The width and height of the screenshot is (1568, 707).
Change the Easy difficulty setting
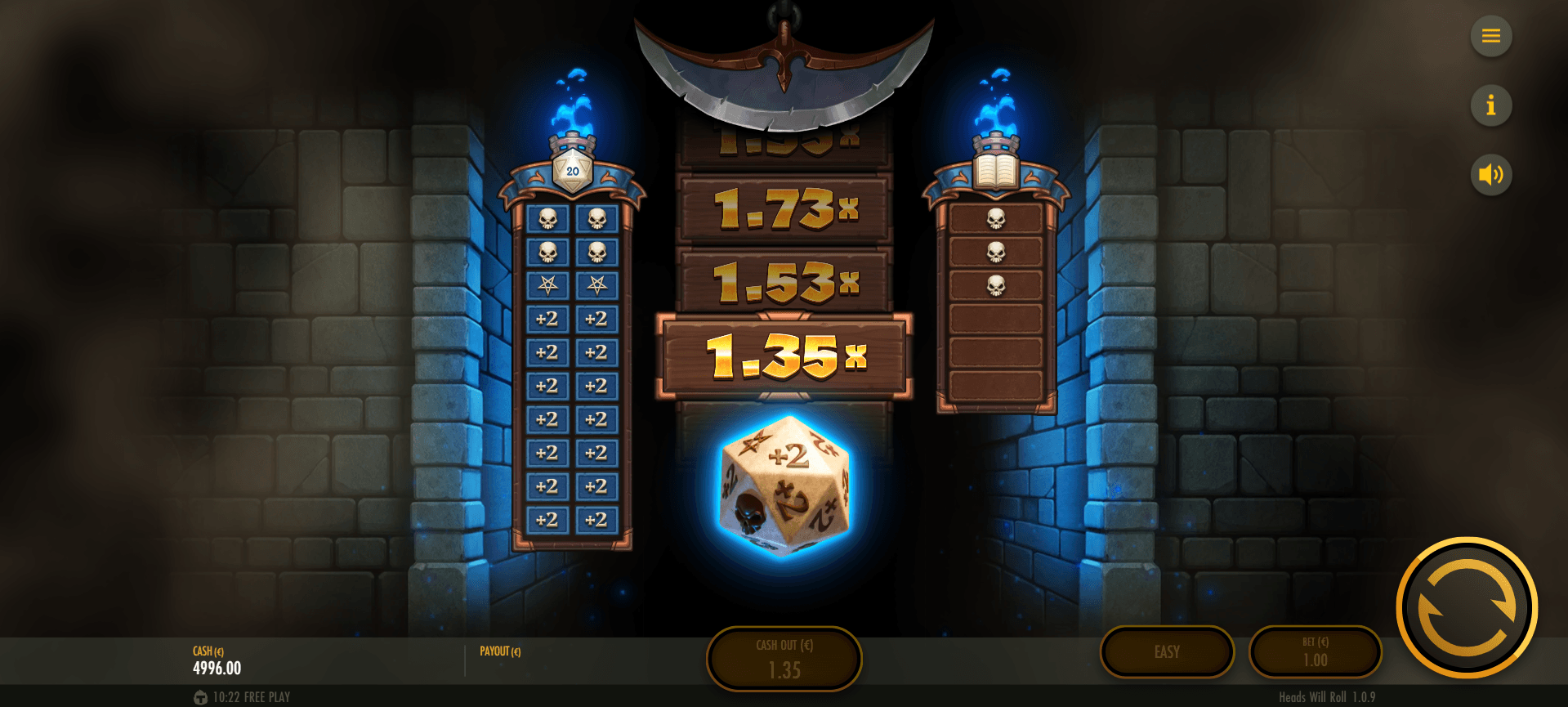coord(1167,652)
